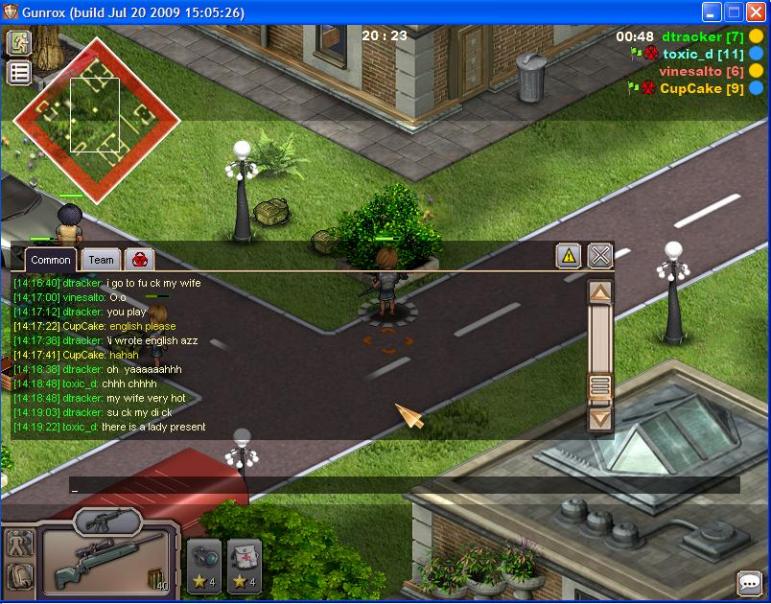Toggle the speech bubble chat button
Viewport: 771px width, 604px height.
point(750,583)
